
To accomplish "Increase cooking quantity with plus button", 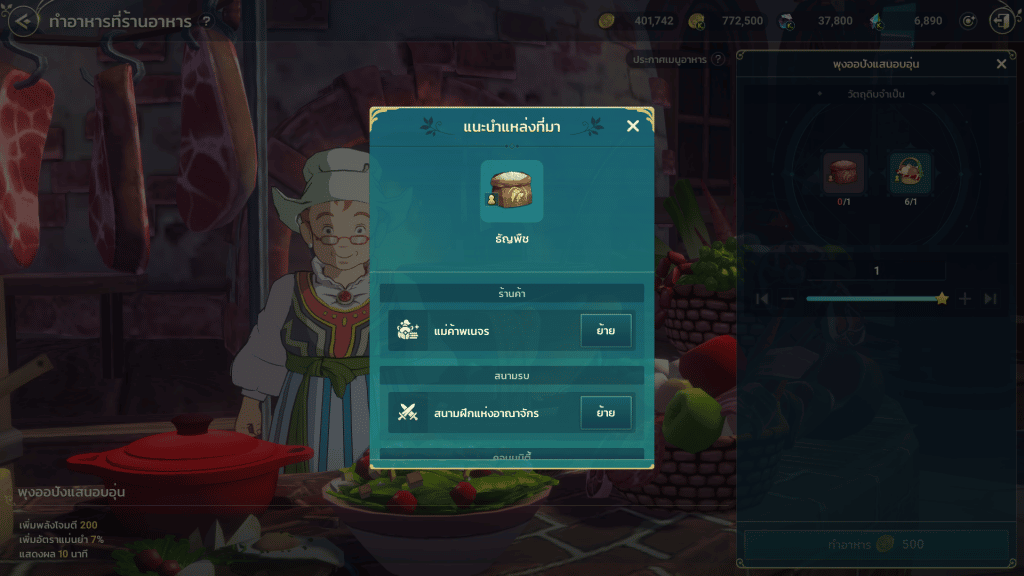I will tap(965, 299).
